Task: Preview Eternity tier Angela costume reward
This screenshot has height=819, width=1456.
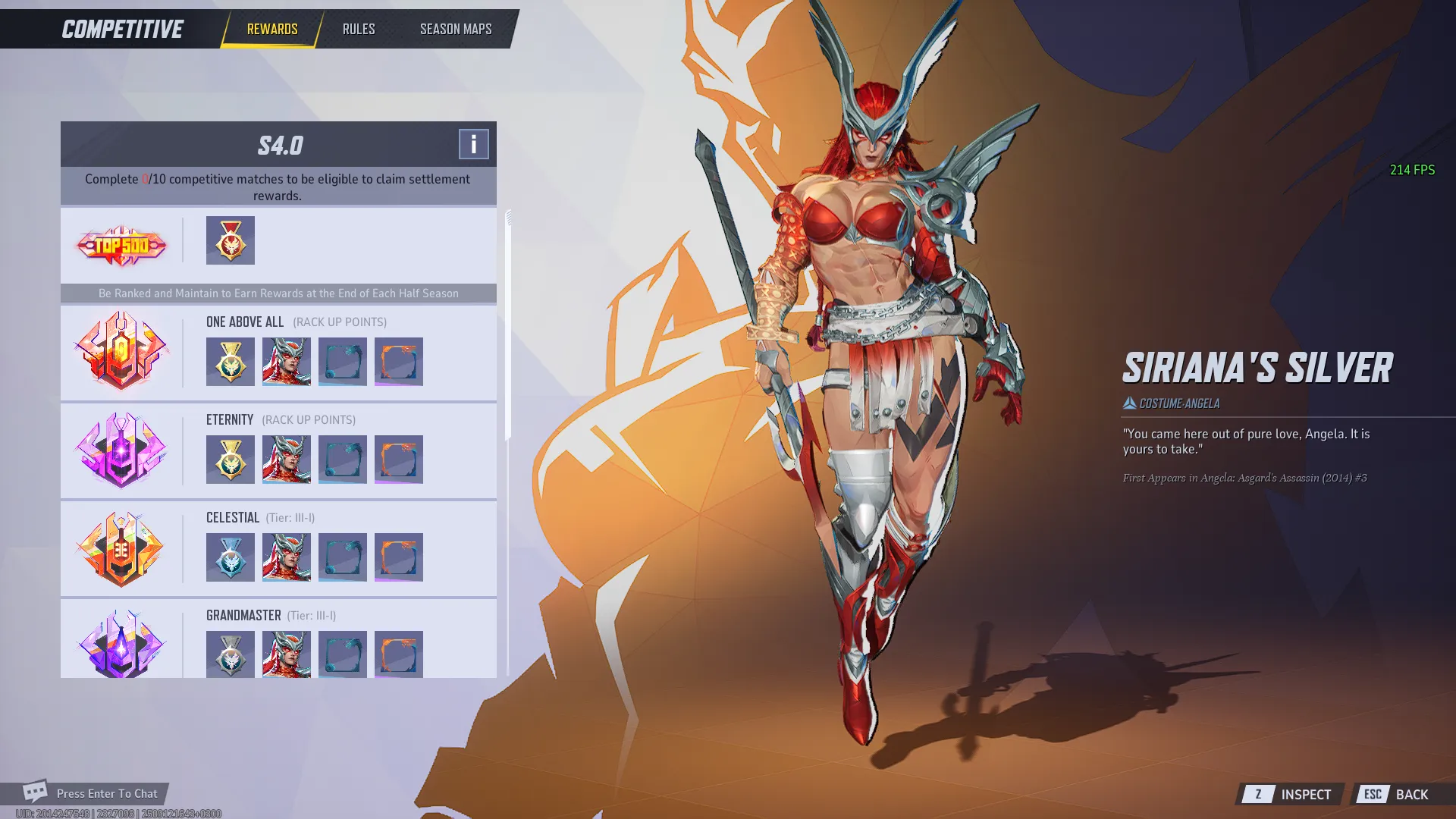Action: coord(286,460)
